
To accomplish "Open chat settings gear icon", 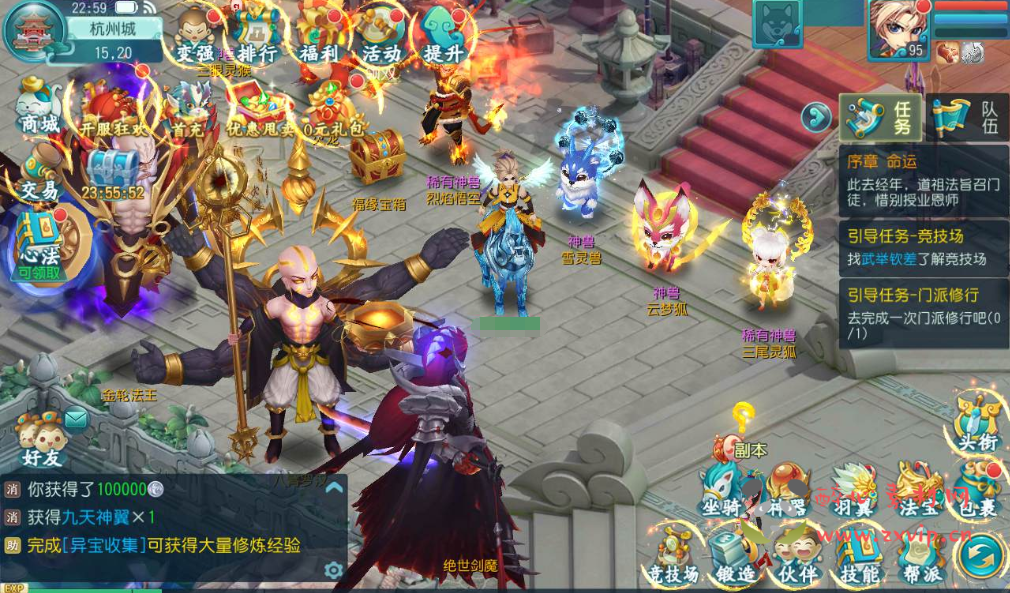I will [334, 570].
